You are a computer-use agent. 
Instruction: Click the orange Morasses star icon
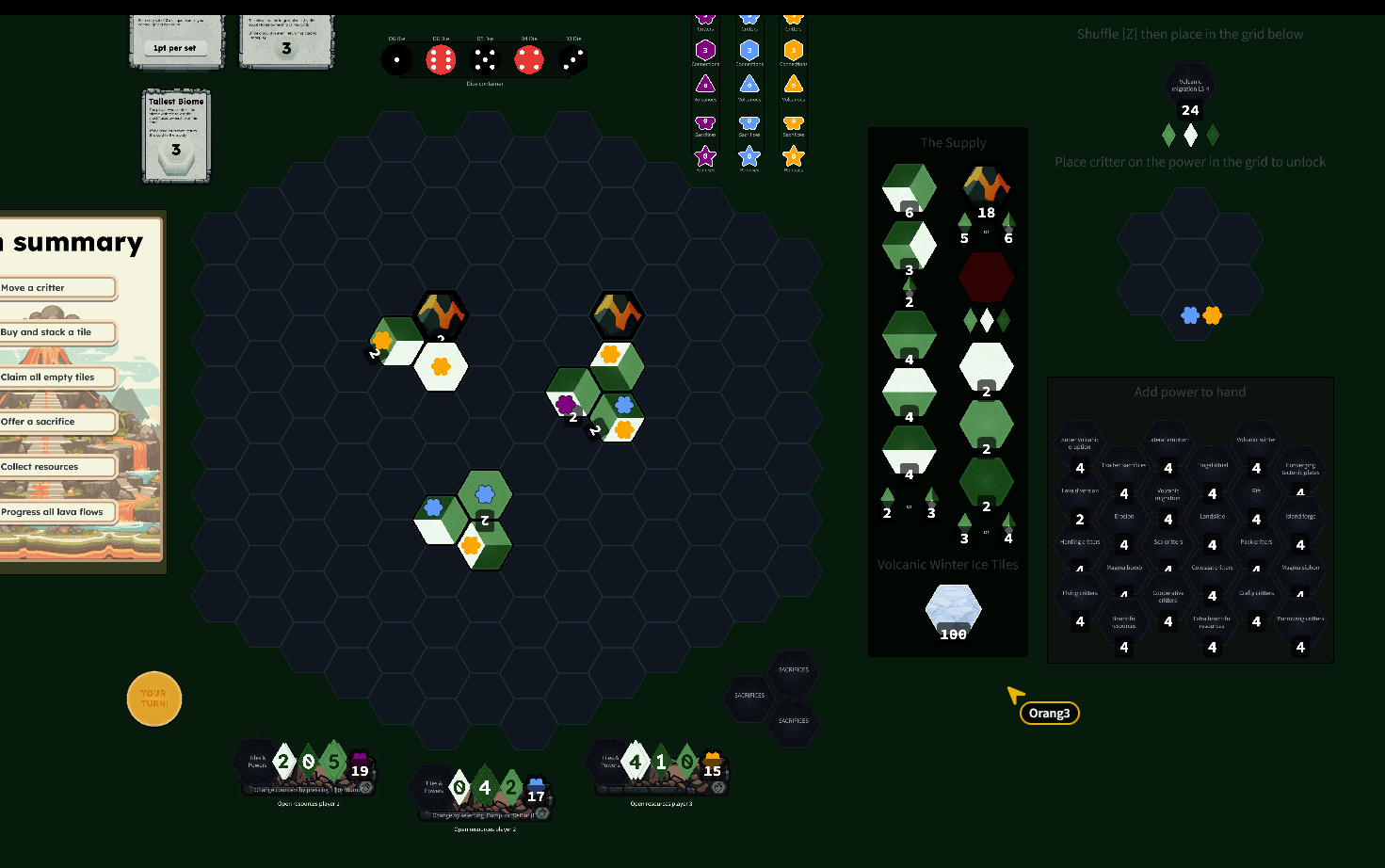click(793, 155)
